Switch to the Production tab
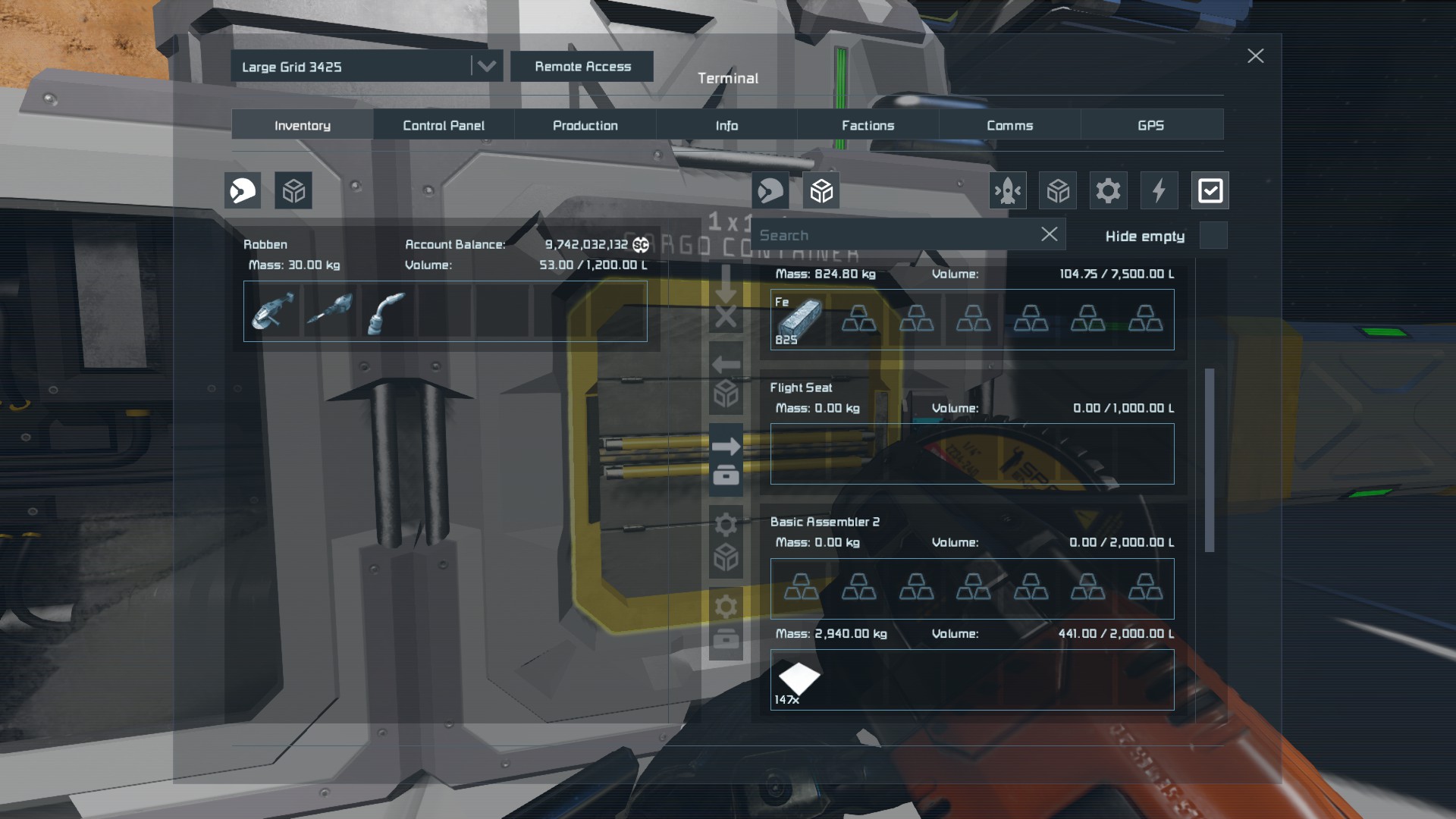1456x819 pixels. 585,125
